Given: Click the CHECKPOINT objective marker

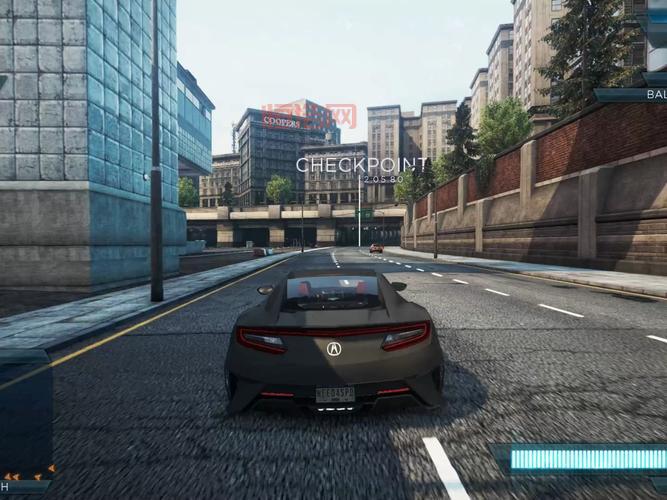Looking at the screenshot, I should point(360,164).
